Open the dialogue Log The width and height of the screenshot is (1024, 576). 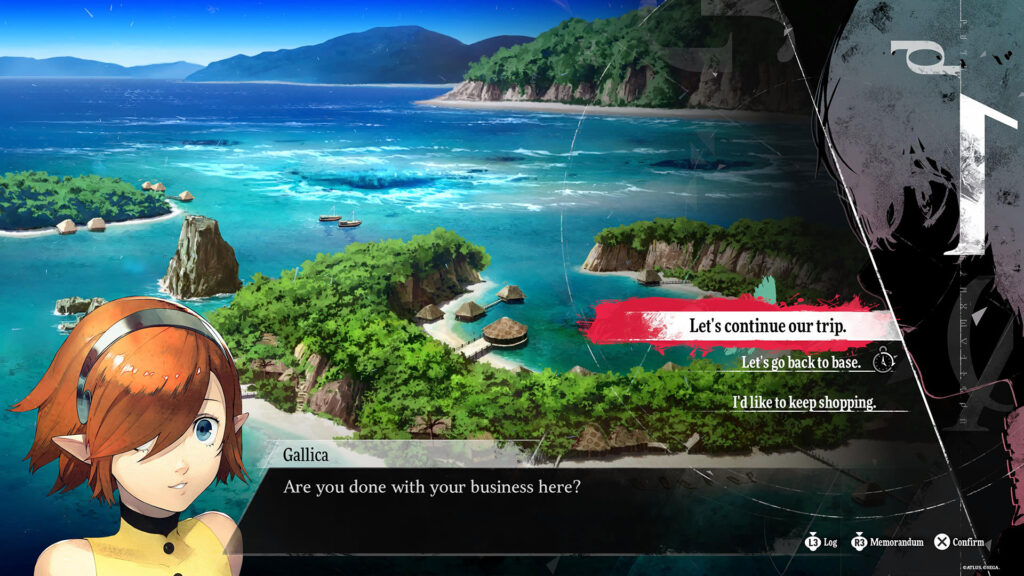(821, 542)
